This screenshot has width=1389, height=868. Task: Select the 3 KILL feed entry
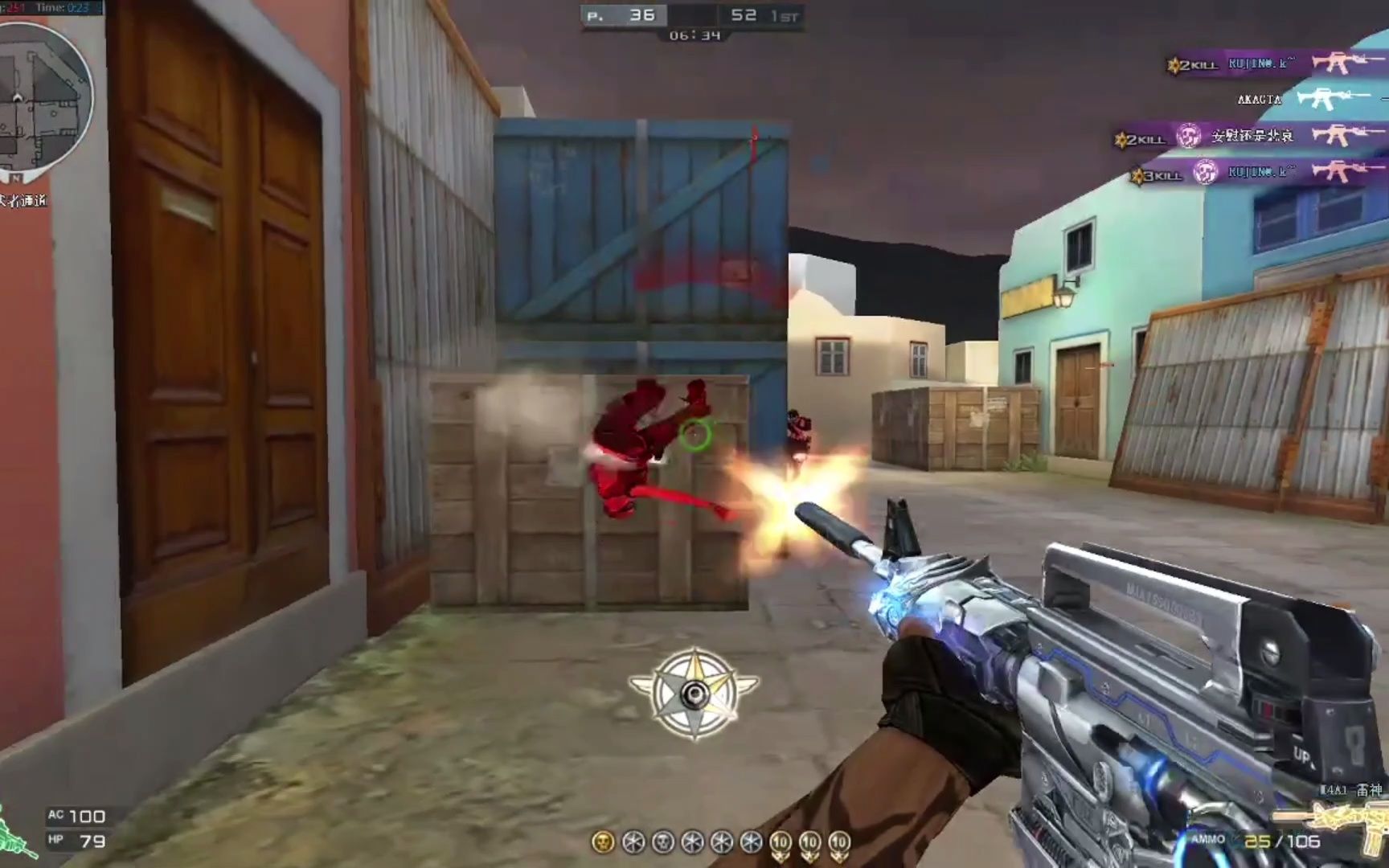click(1254, 172)
